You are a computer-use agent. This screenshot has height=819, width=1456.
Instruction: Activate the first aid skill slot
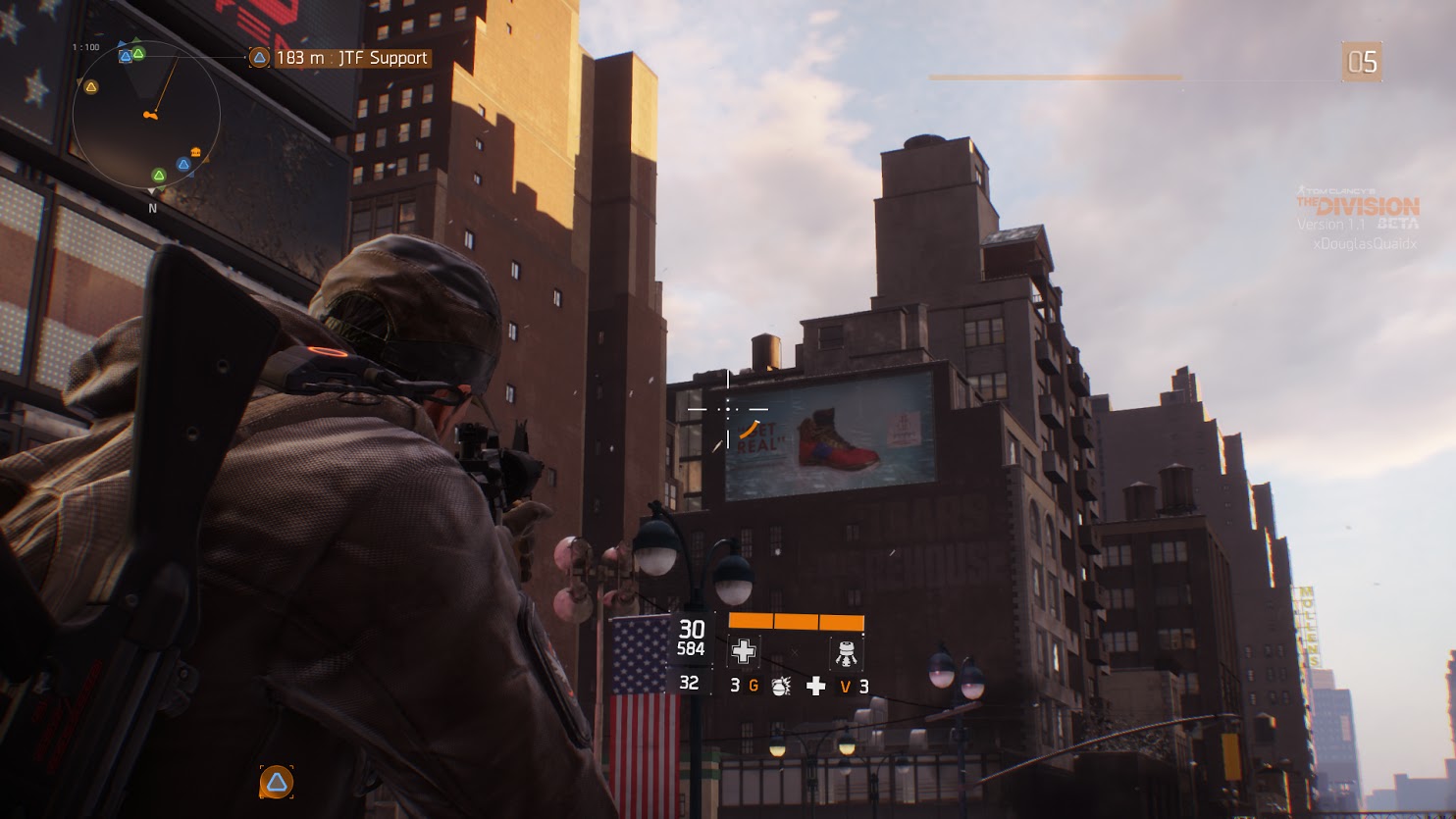click(744, 650)
